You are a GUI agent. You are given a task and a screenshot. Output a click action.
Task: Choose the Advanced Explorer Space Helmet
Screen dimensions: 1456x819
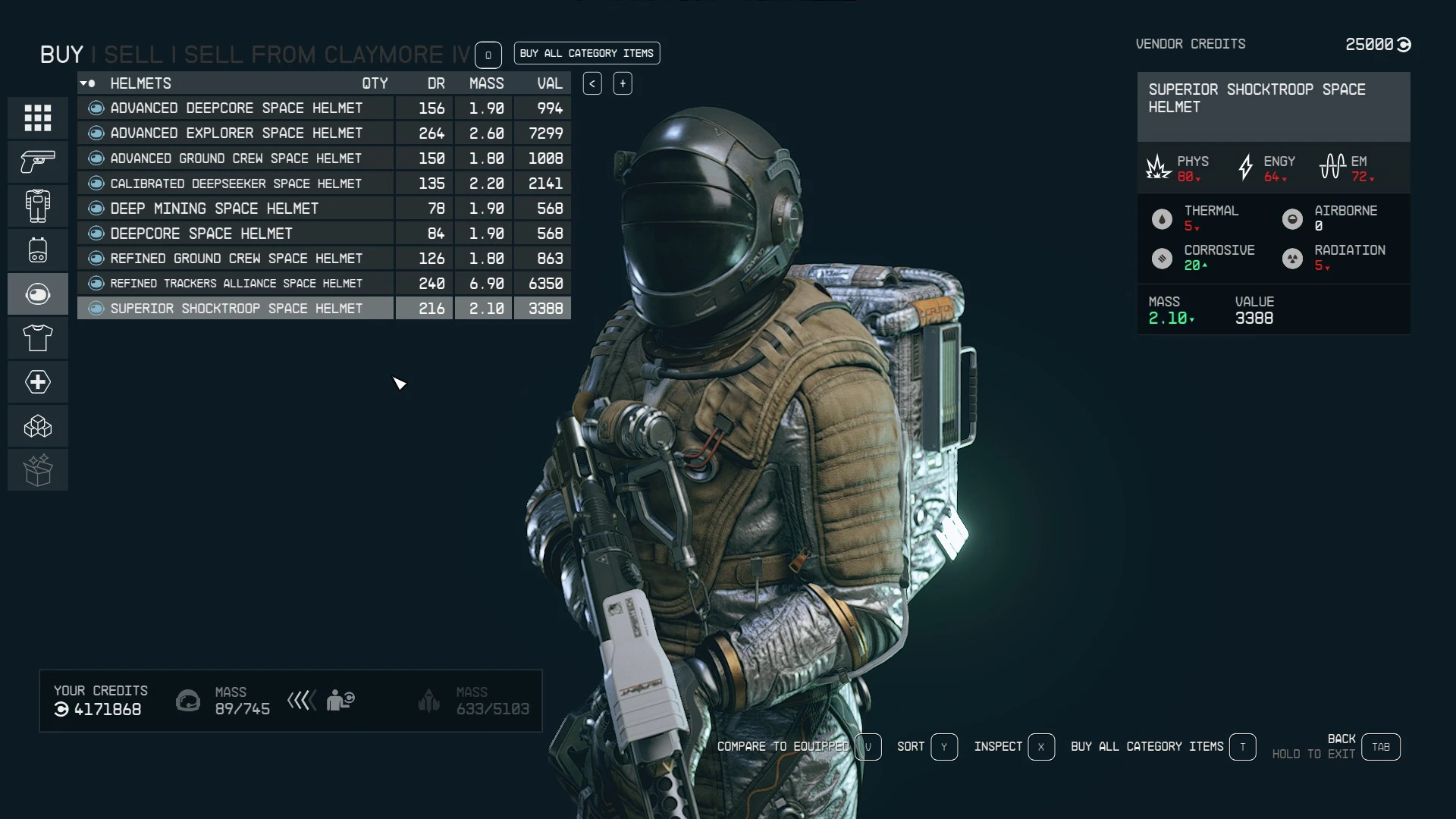pos(236,133)
